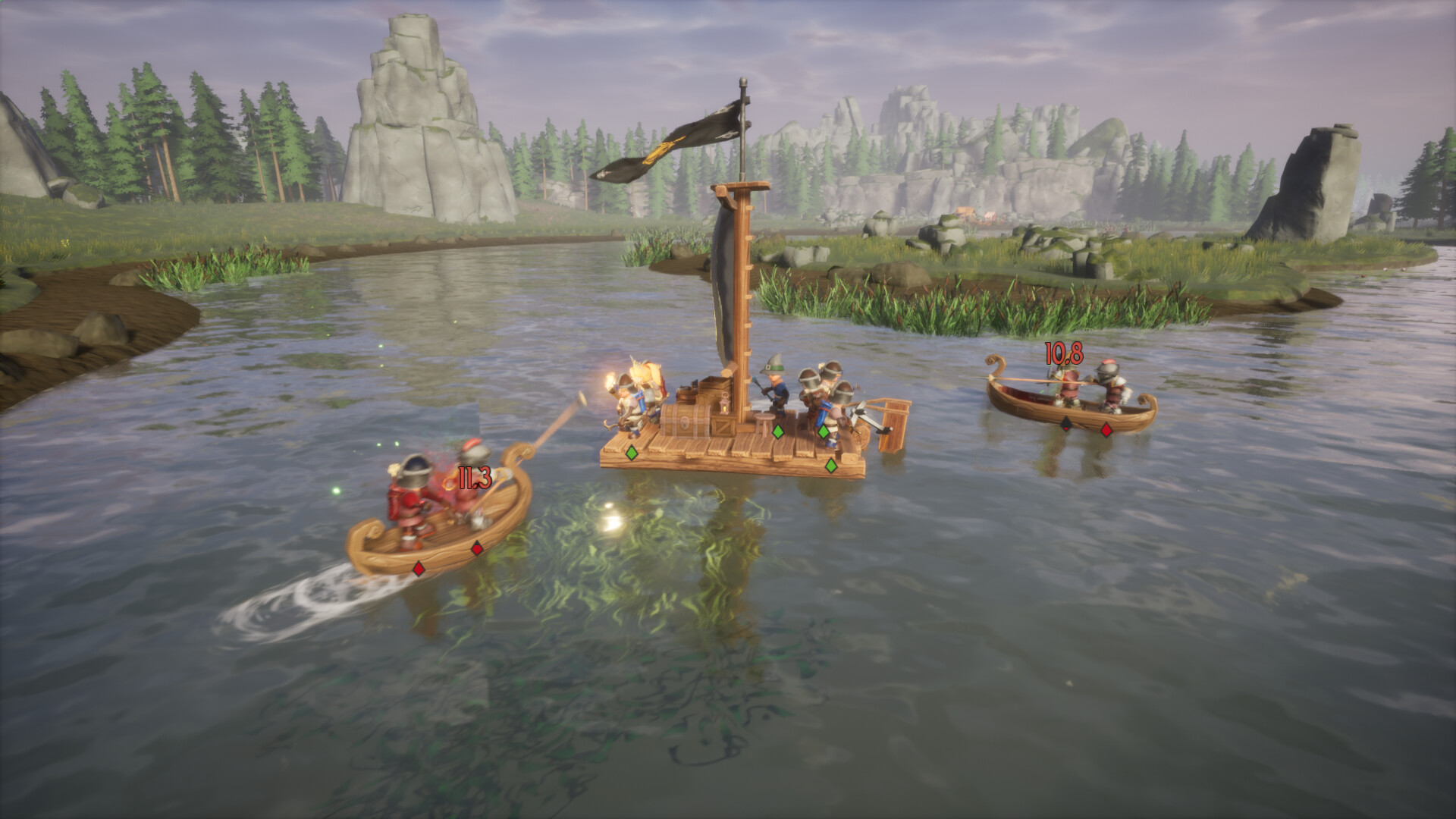Viewport: 1456px width, 819px height.
Task: Click the 11.3 damage number
Action: point(473,479)
